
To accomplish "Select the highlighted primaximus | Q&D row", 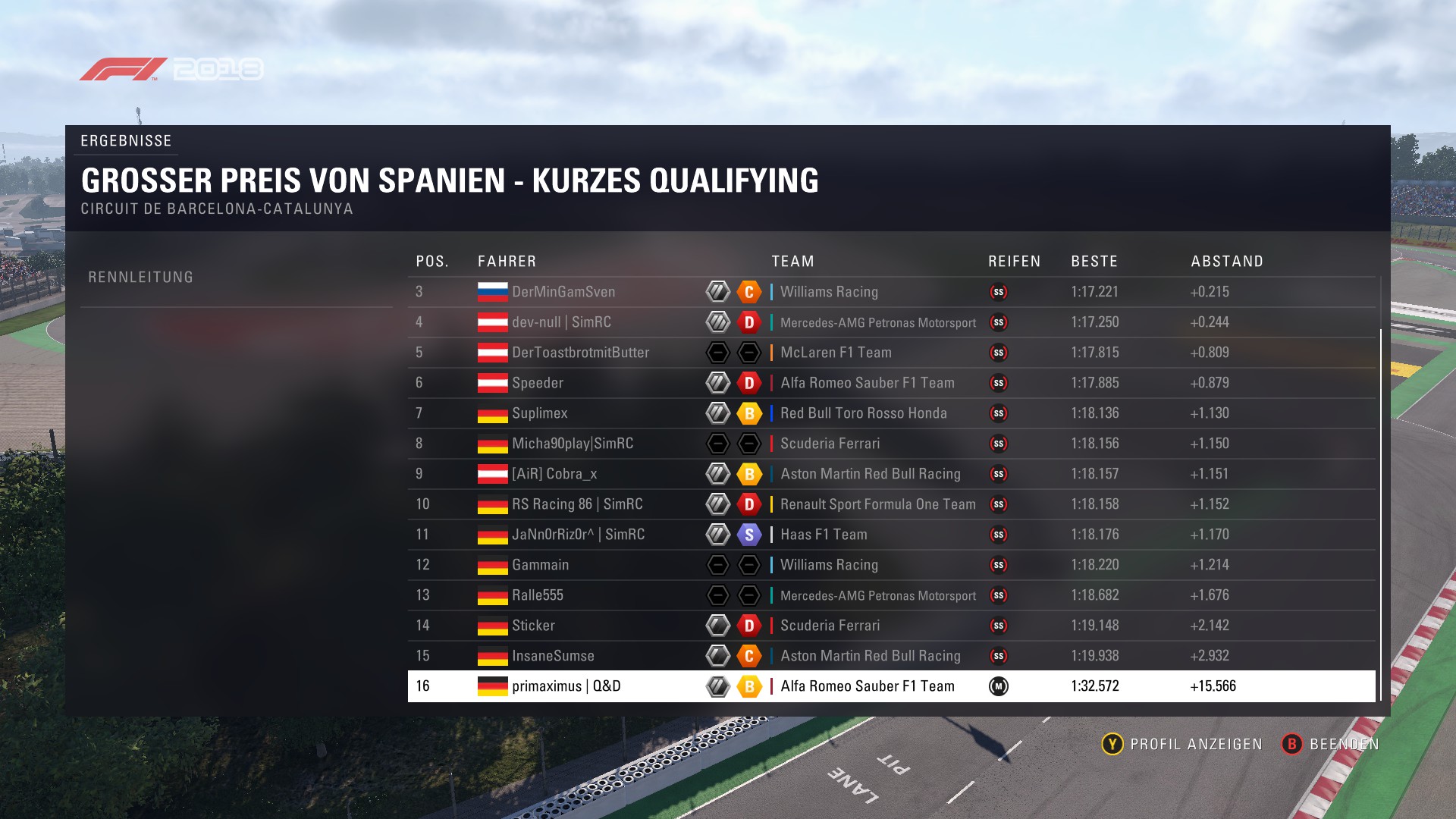I will (566, 686).
